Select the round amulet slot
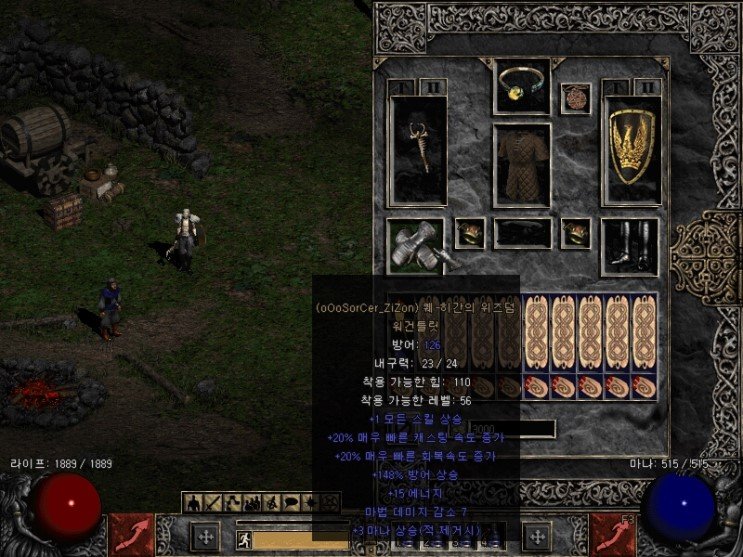The height and width of the screenshot is (557, 743). tap(575, 98)
